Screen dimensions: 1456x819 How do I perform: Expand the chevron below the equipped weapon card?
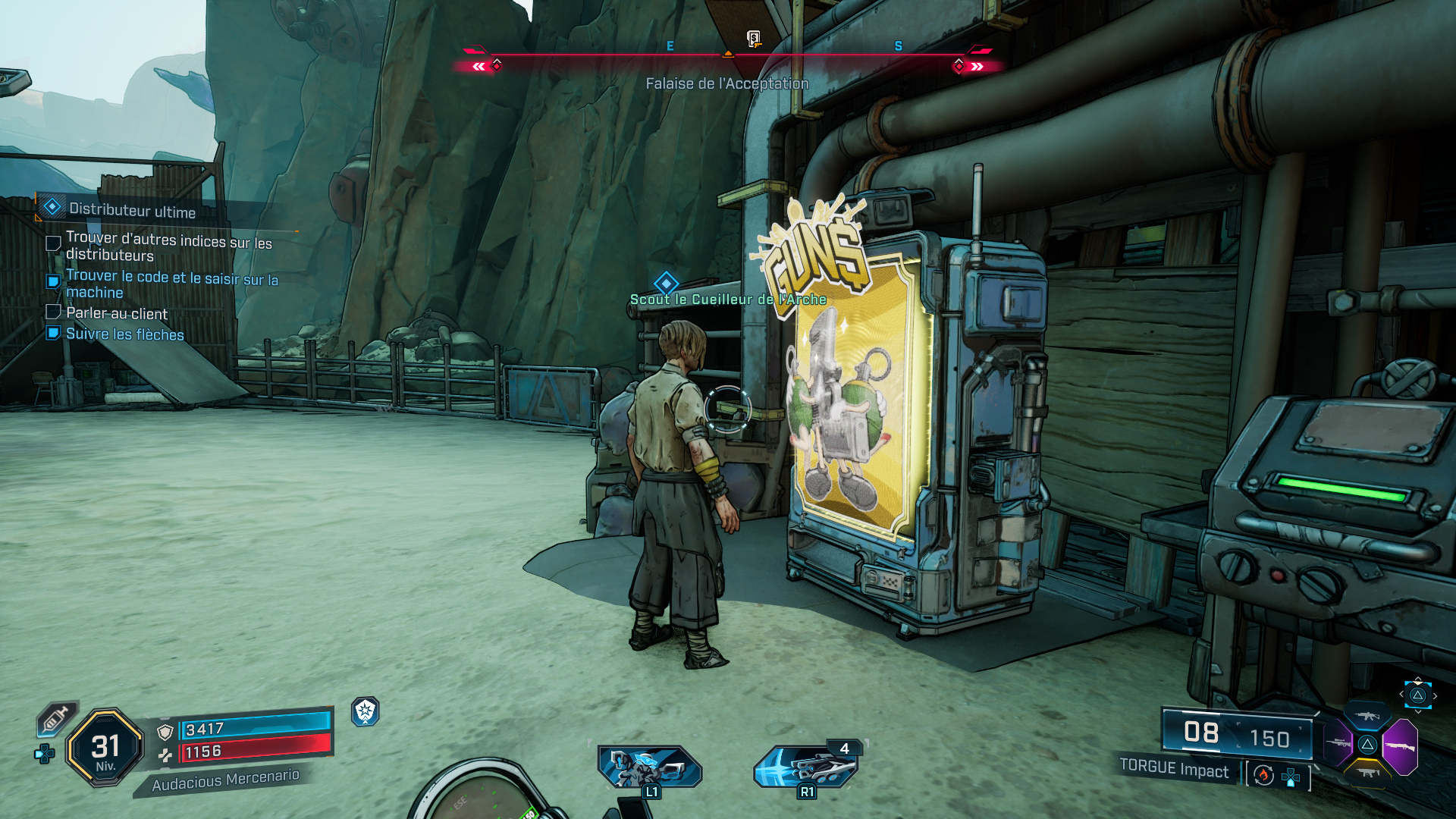[1418, 711]
